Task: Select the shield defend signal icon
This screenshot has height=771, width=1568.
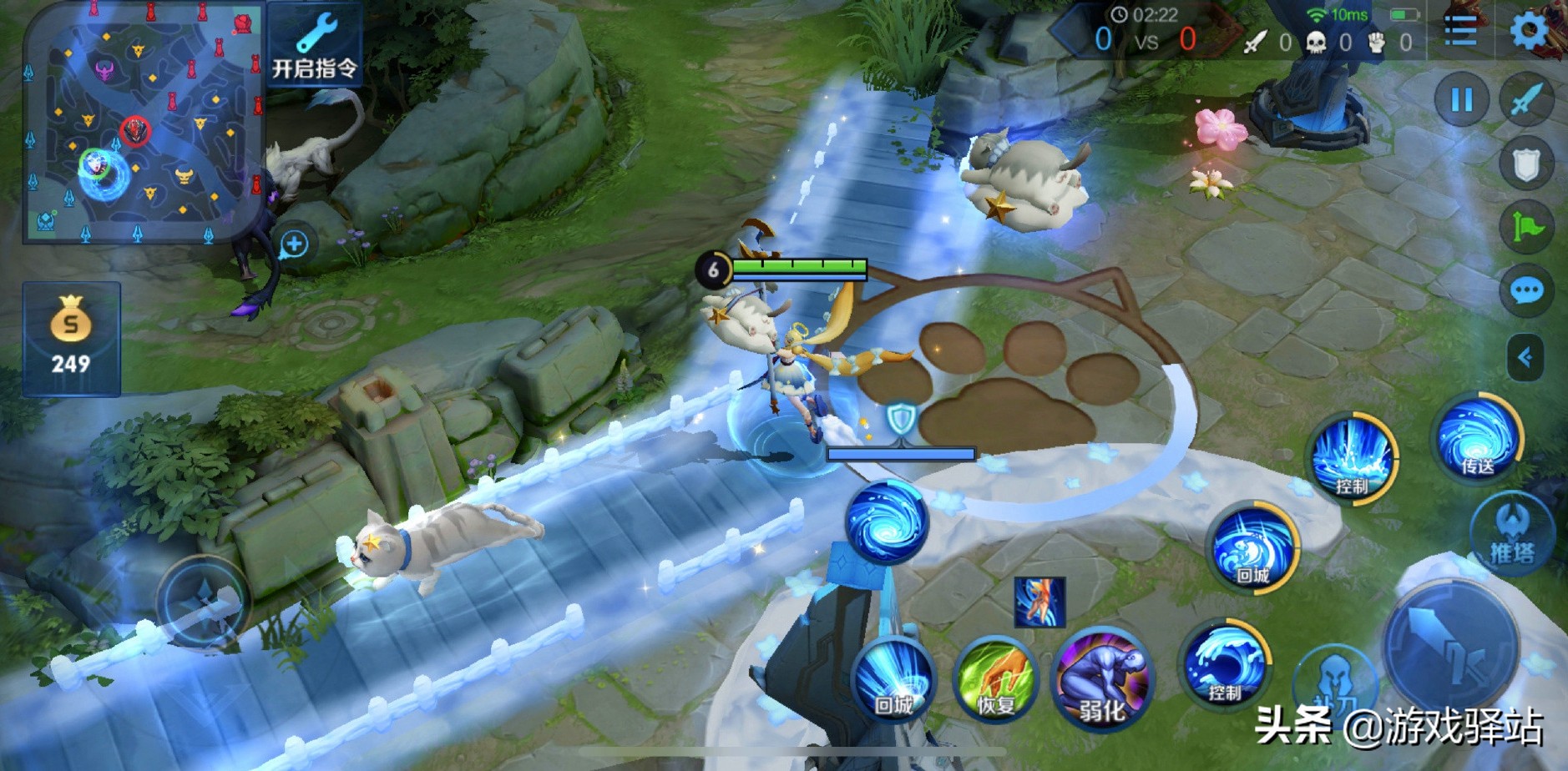Action: tap(1527, 164)
